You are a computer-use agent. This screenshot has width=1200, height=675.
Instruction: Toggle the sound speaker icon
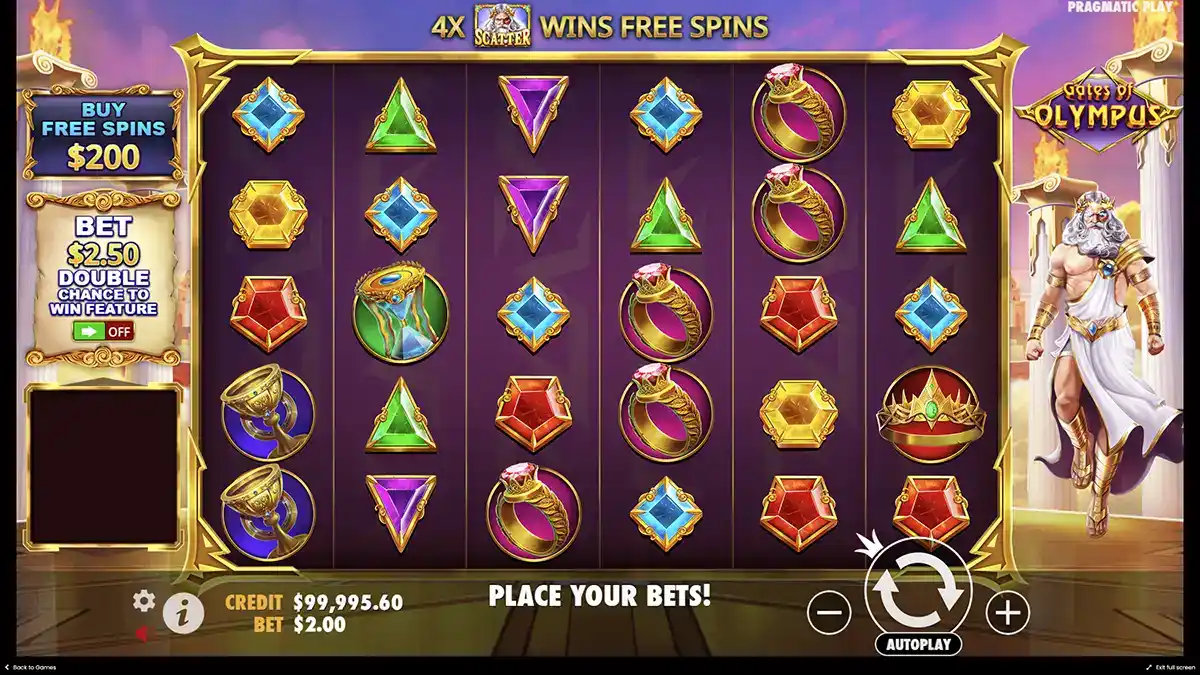pyautogui.click(x=143, y=633)
